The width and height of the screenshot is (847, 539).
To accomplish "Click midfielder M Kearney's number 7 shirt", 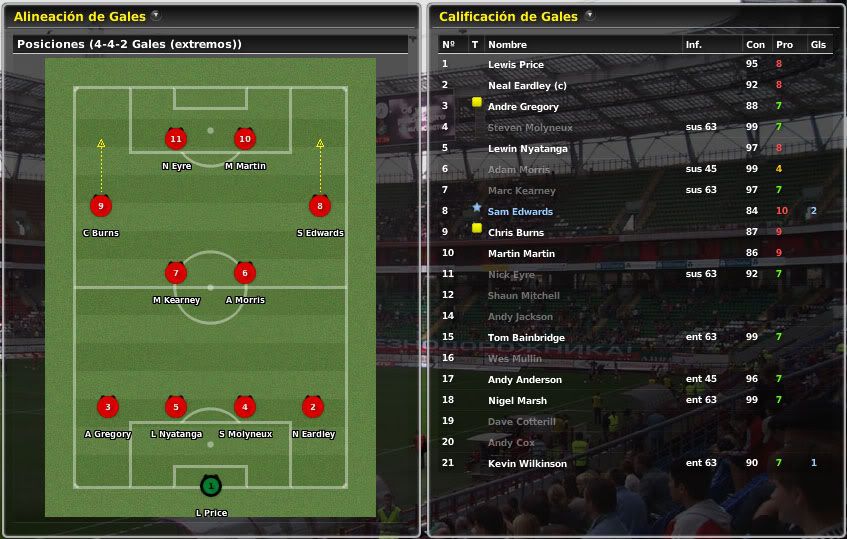I will (x=176, y=273).
